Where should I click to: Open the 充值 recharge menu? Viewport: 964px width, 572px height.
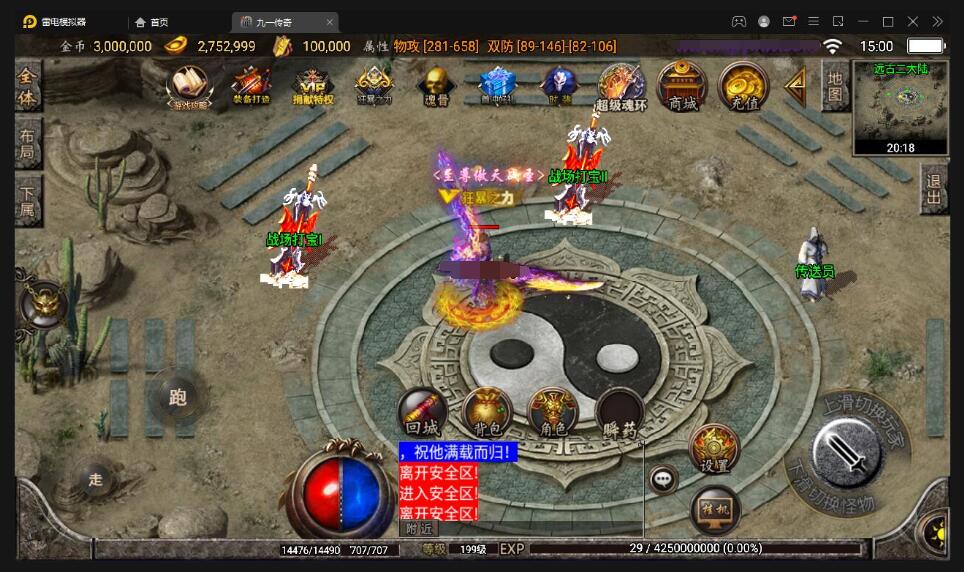tap(743, 86)
